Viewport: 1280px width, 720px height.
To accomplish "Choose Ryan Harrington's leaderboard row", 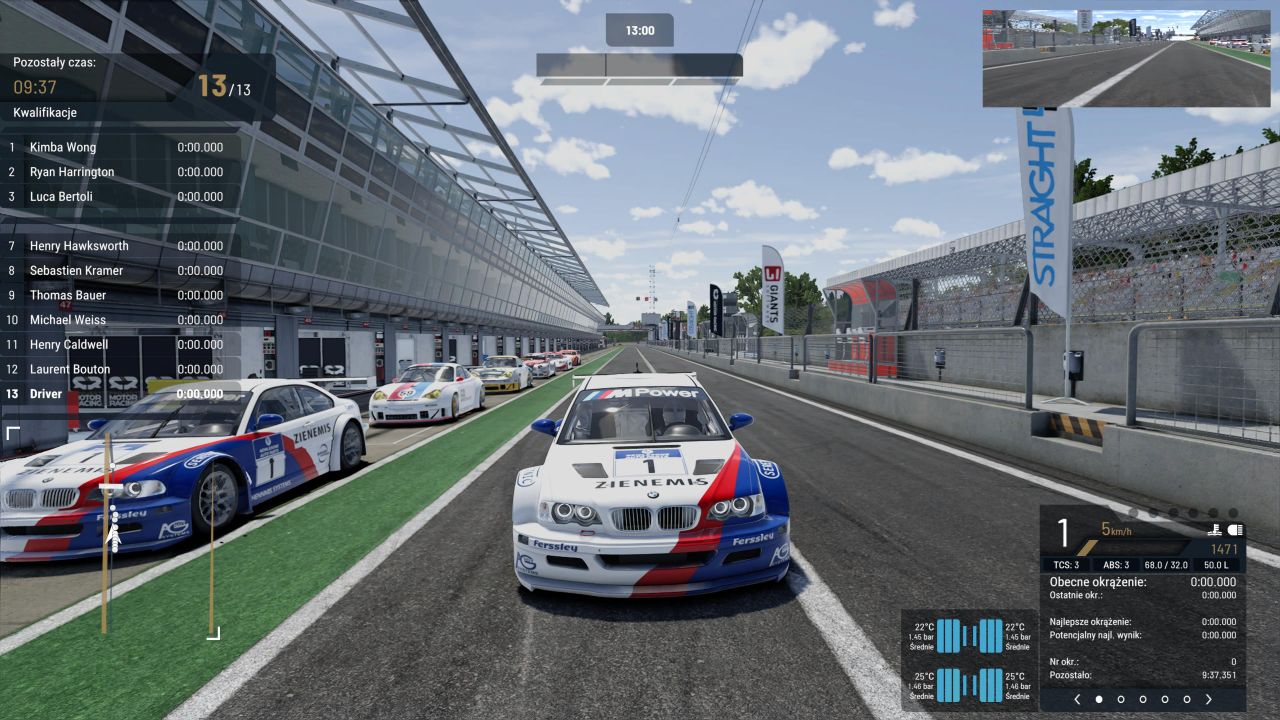I will (x=116, y=172).
